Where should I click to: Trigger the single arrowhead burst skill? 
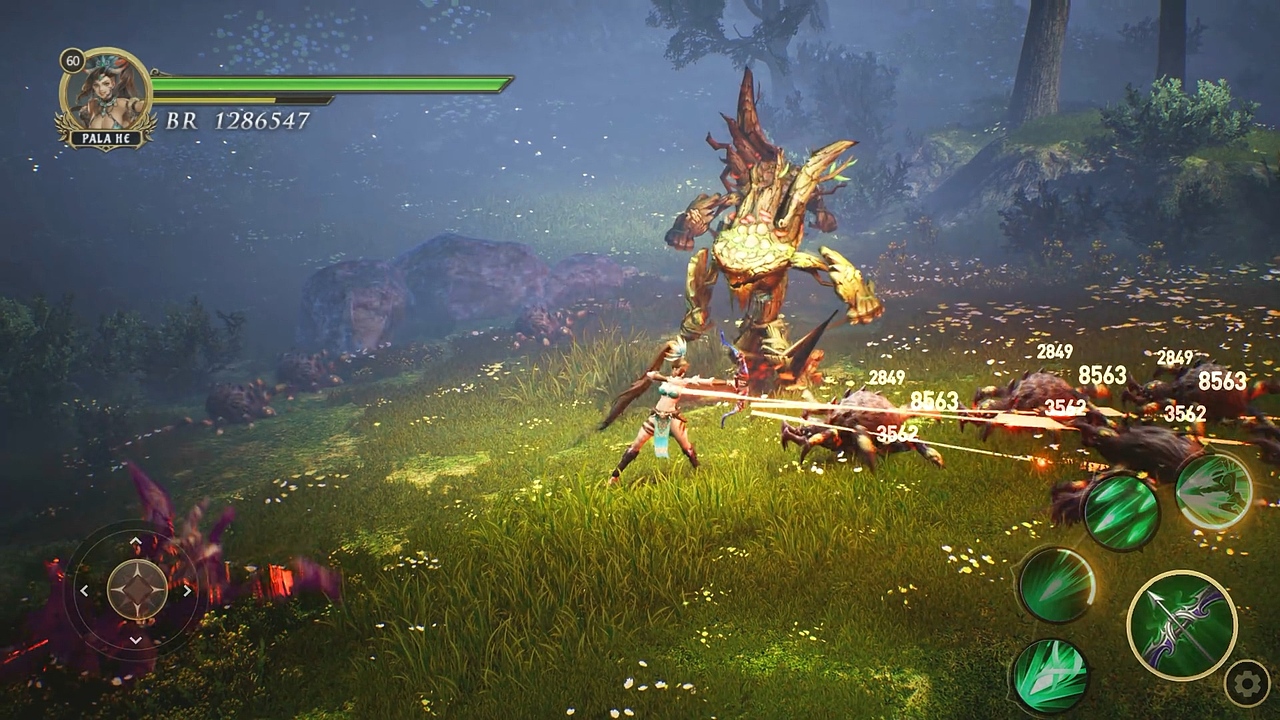pos(1056,584)
